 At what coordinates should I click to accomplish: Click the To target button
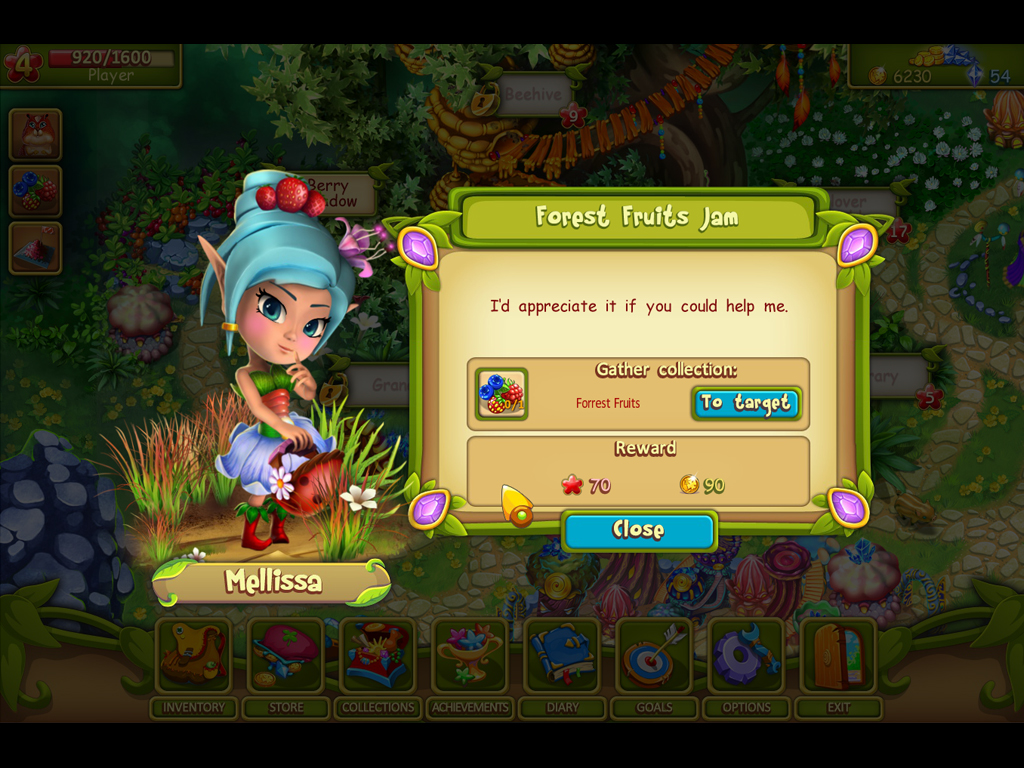(746, 403)
